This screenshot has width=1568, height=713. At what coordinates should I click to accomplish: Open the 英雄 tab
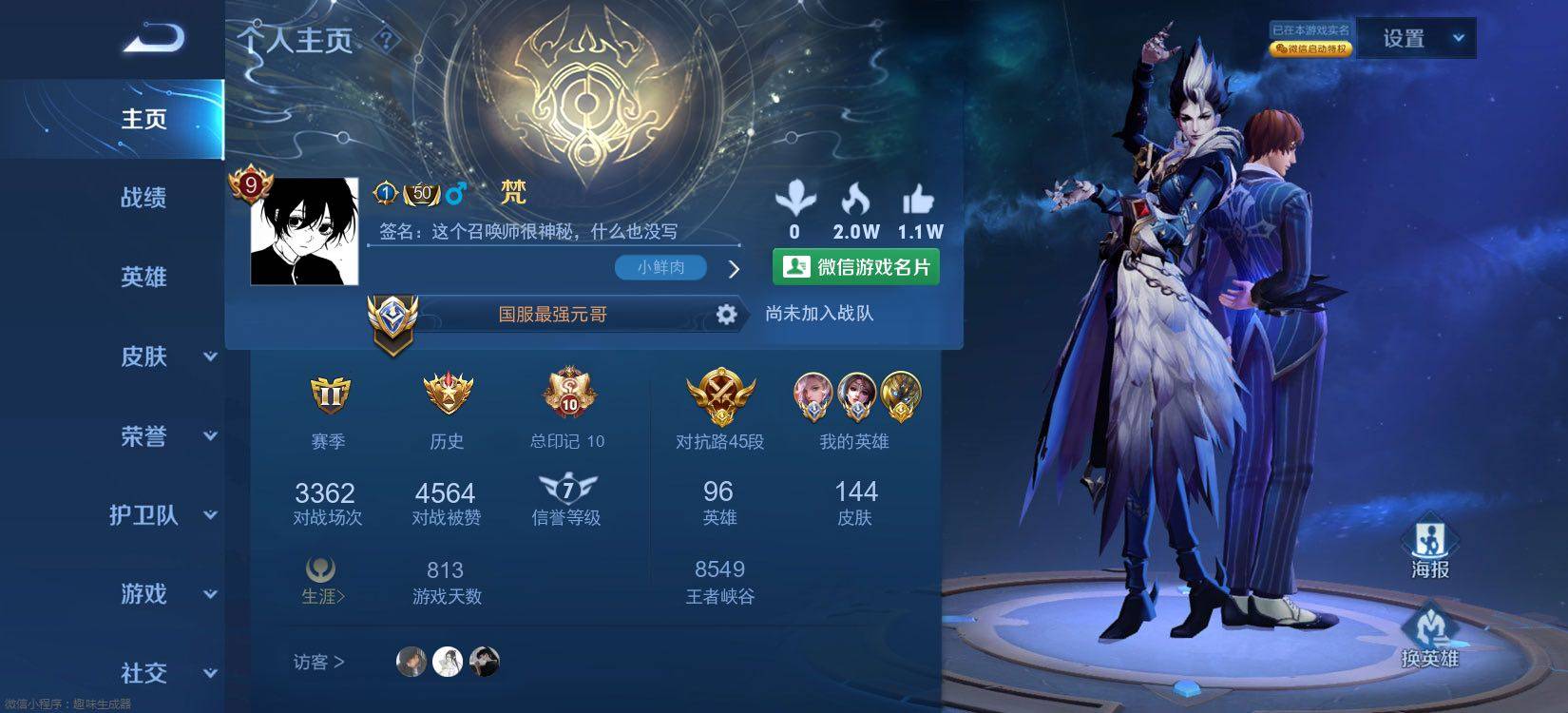pos(143,277)
